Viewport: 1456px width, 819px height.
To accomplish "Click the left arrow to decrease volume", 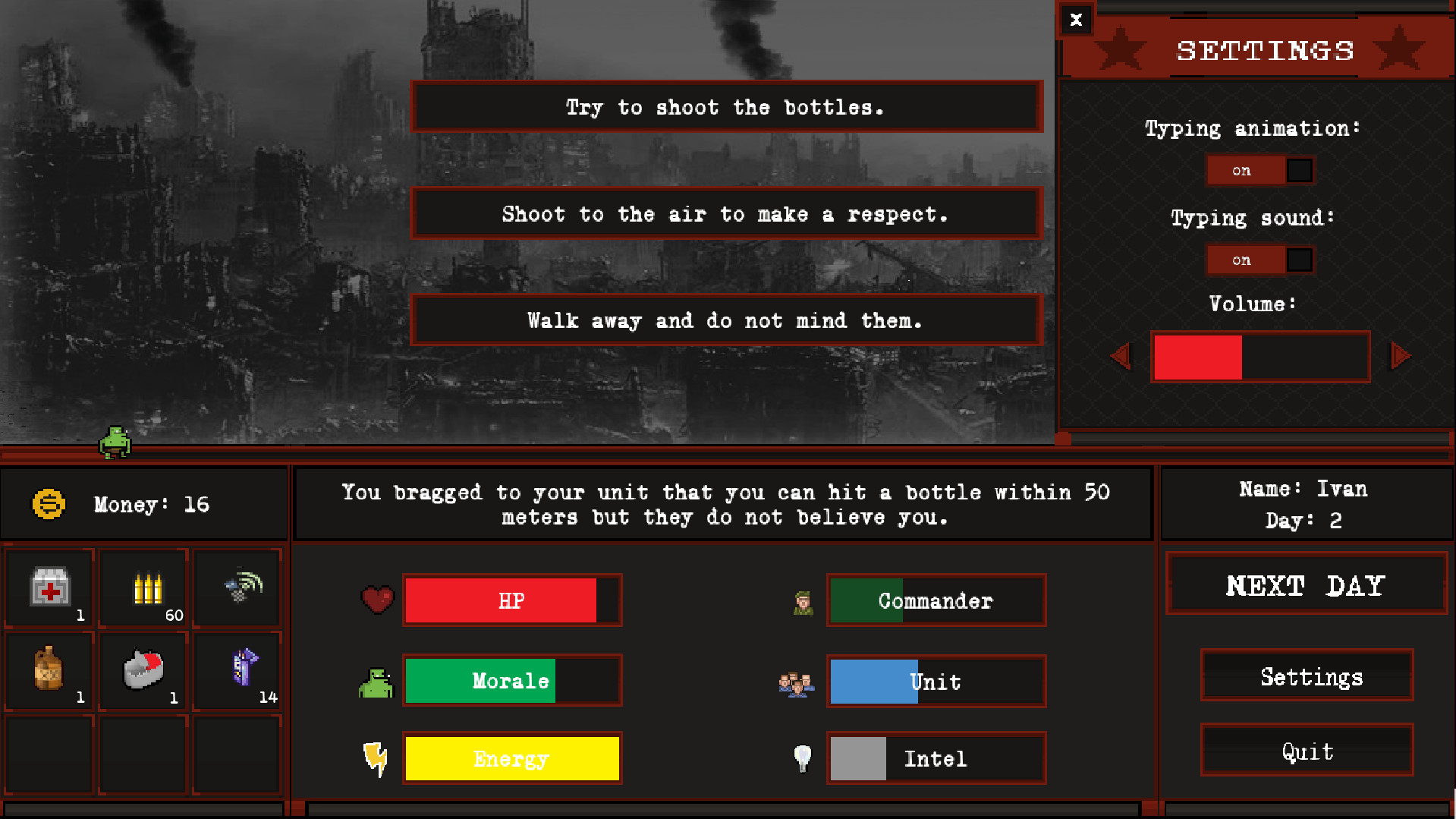I will pos(1121,355).
